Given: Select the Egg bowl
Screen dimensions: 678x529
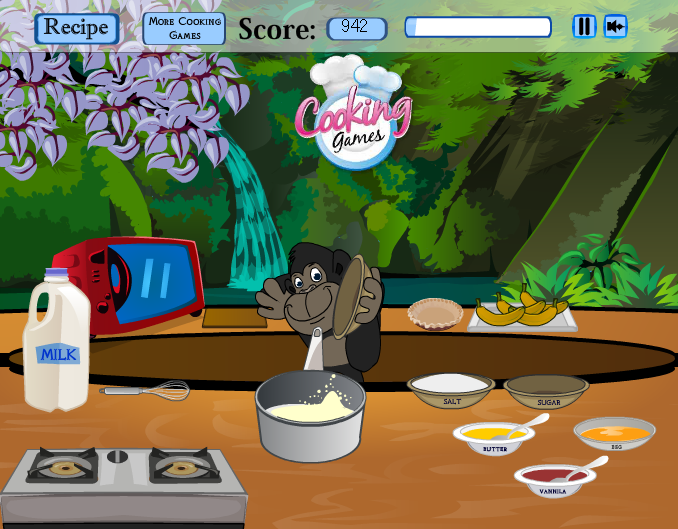Looking at the screenshot, I should [x=614, y=434].
